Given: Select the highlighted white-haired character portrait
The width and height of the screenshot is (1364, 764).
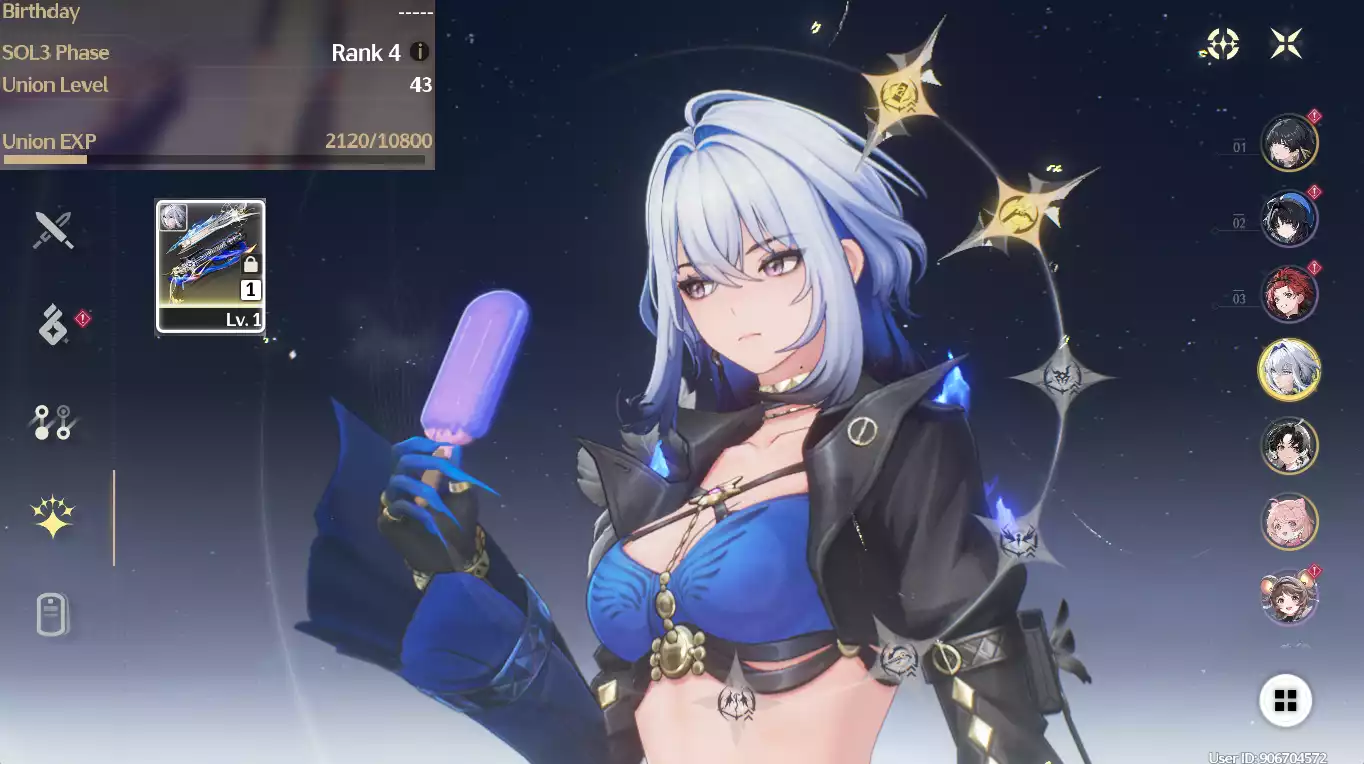Looking at the screenshot, I should coord(1288,370).
